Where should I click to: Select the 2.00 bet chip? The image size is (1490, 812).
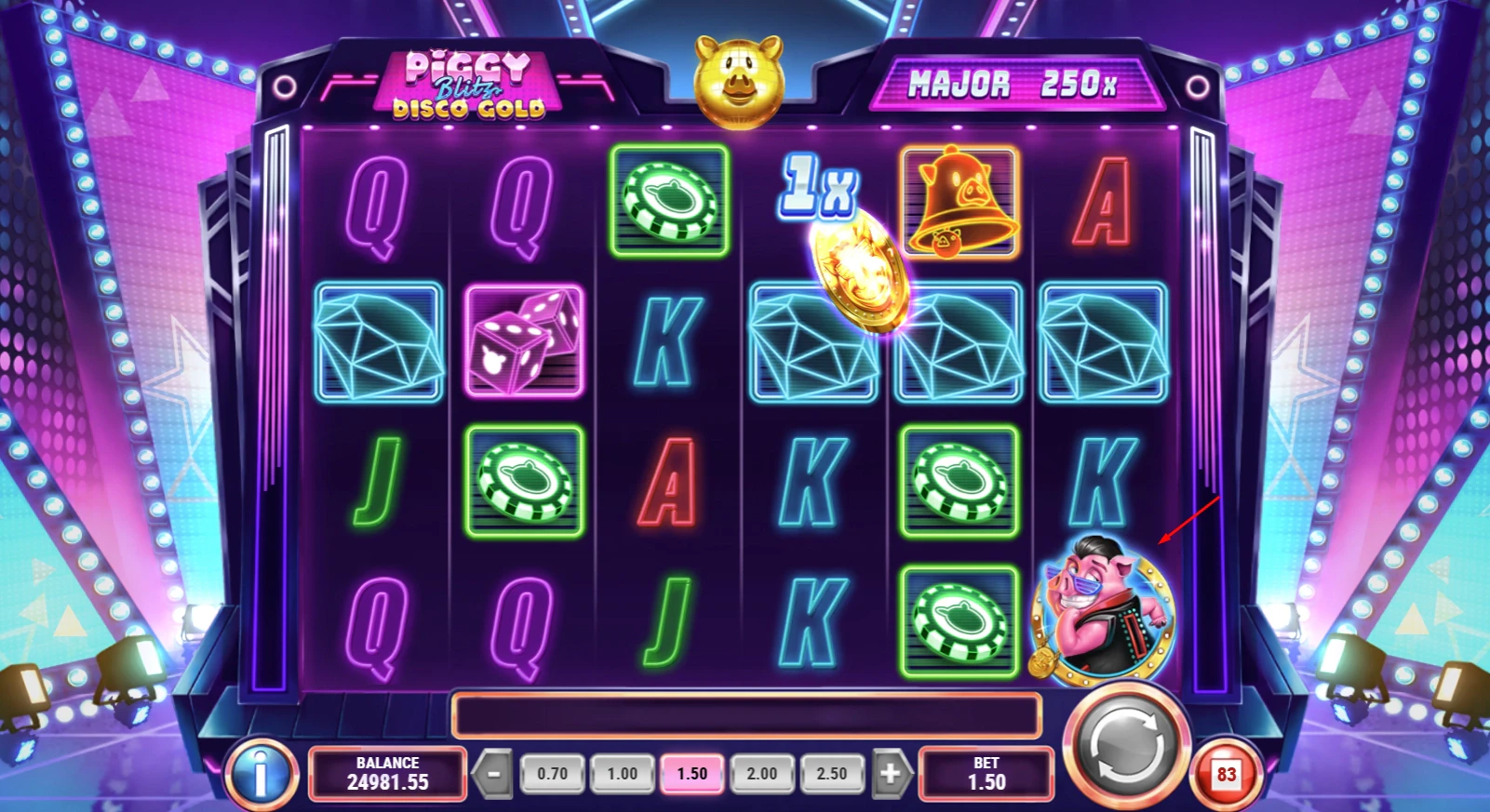[x=761, y=772]
